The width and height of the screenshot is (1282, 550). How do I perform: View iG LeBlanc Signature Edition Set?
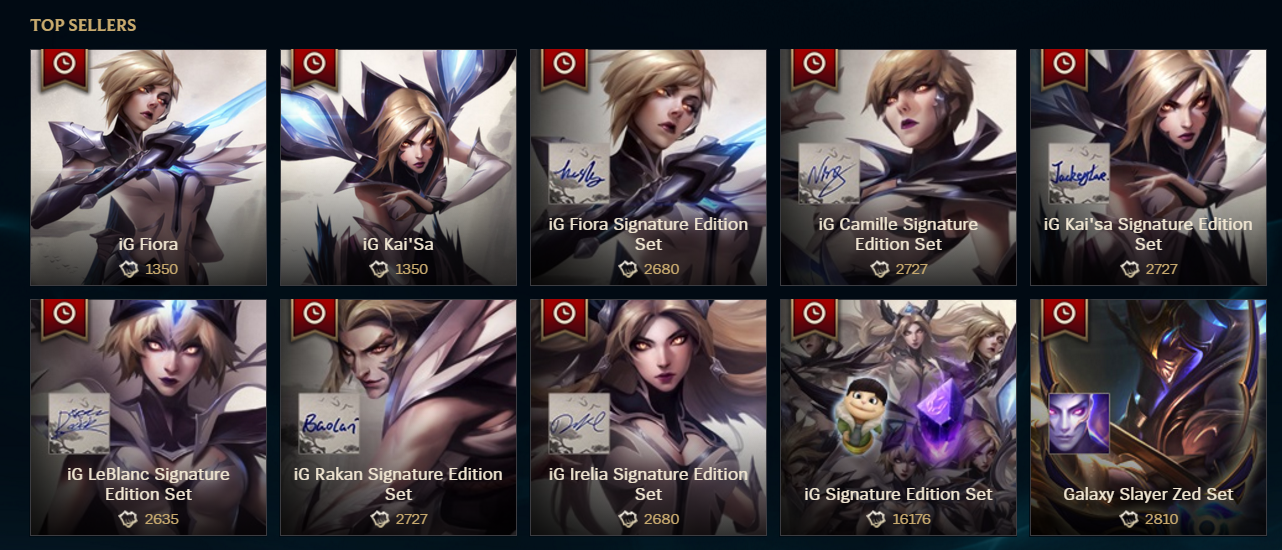pyautogui.click(x=149, y=417)
